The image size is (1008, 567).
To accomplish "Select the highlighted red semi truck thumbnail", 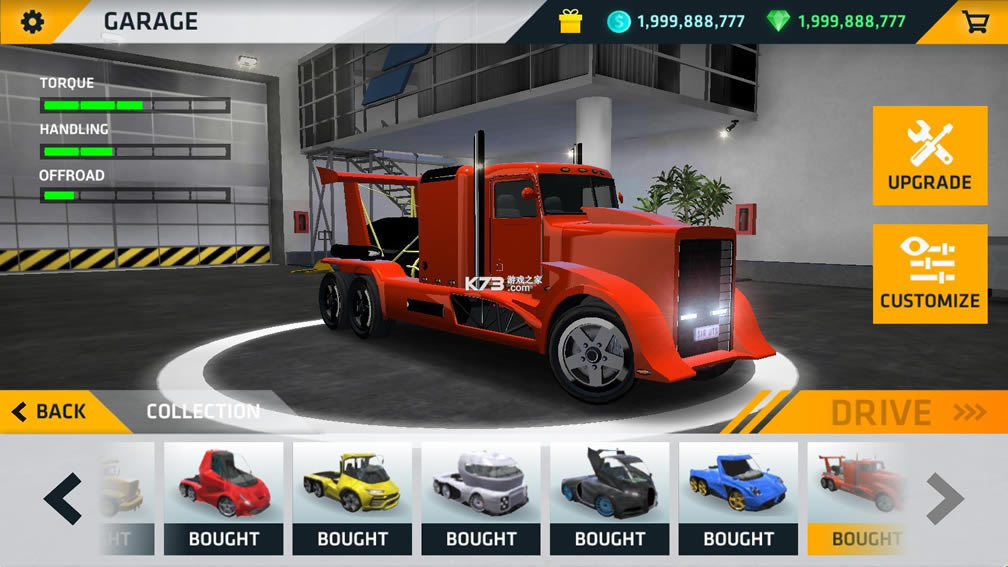I will (x=856, y=484).
